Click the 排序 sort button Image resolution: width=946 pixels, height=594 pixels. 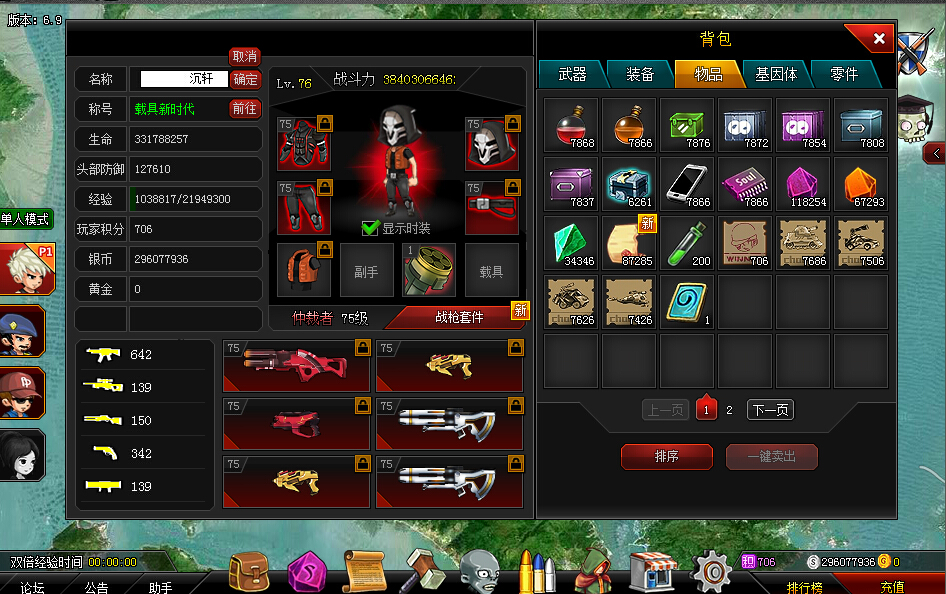(x=667, y=457)
